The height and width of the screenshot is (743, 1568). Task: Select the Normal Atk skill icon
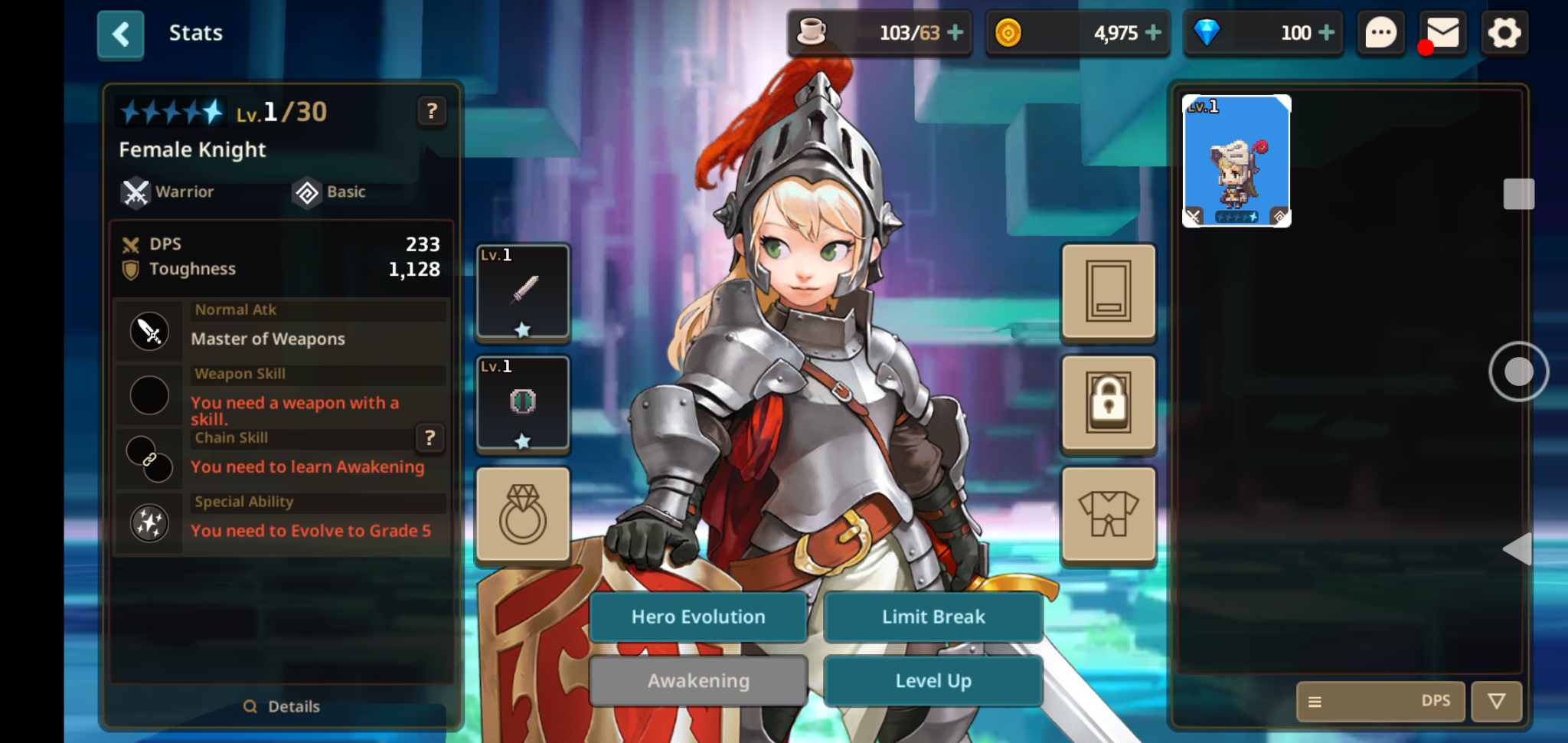(149, 331)
